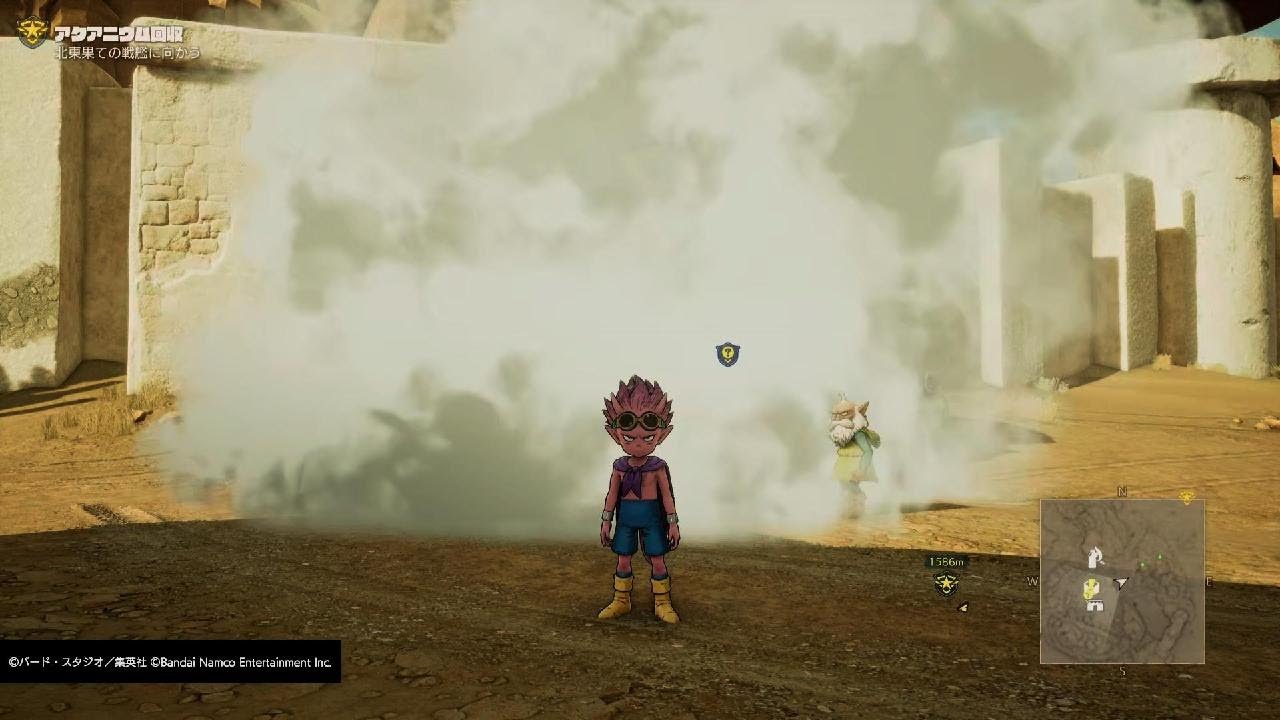Click the gold objective marker on minimap edge
1280x720 pixels.
point(1187,497)
